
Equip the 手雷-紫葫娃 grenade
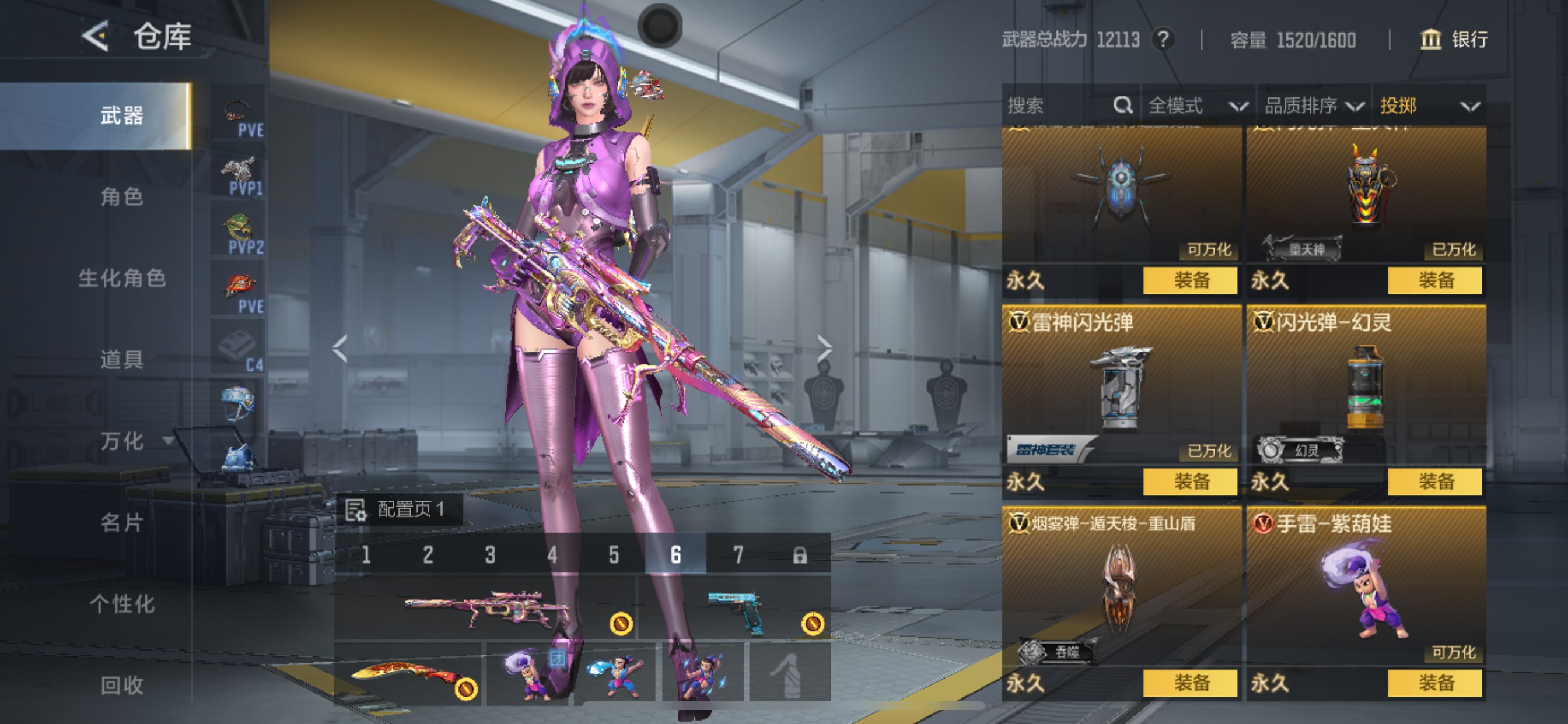point(1434,683)
